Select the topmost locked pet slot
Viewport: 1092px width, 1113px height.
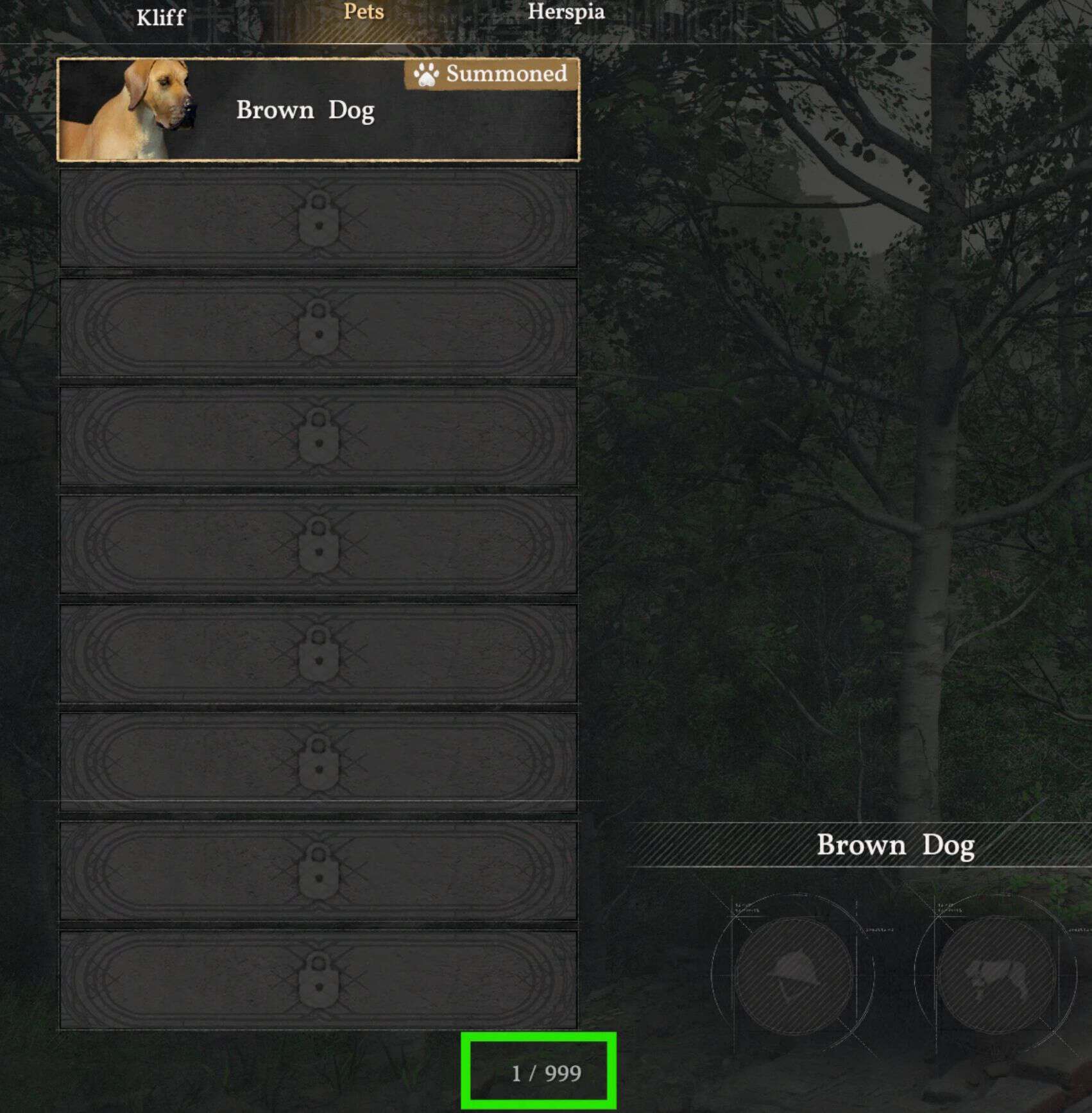pyautogui.click(x=318, y=218)
